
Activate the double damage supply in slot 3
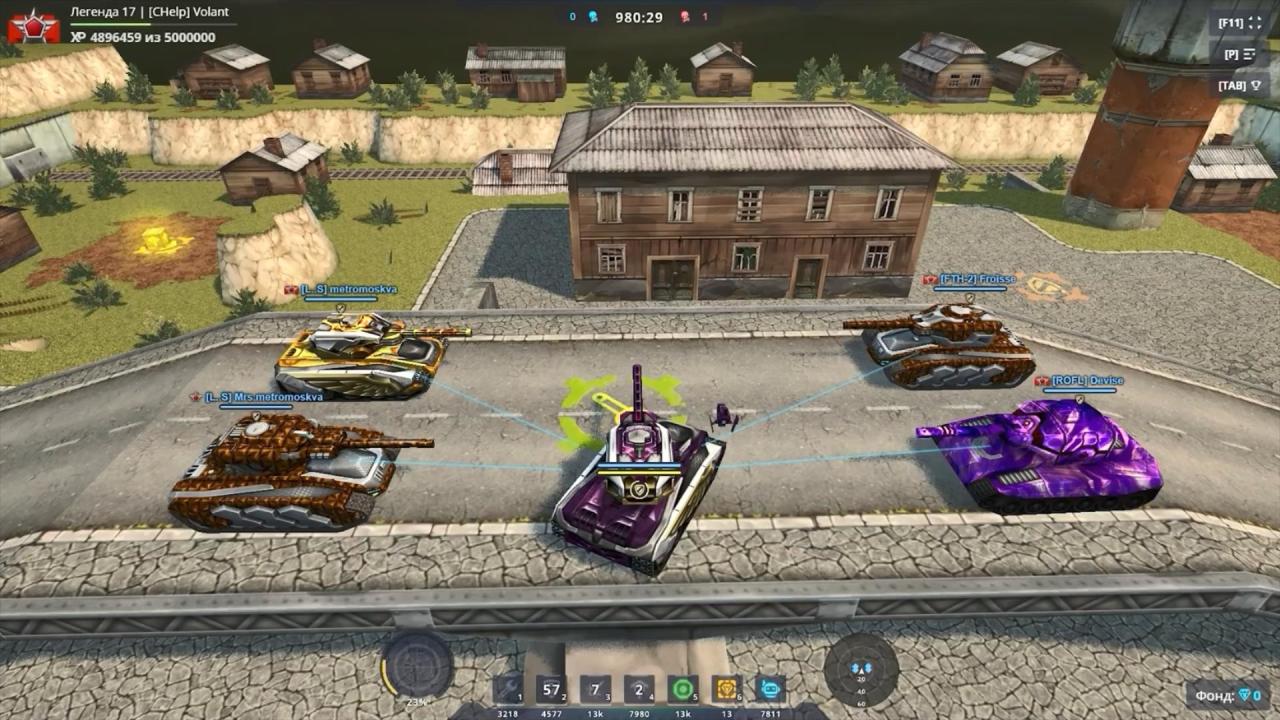pyautogui.click(x=595, y=690)
